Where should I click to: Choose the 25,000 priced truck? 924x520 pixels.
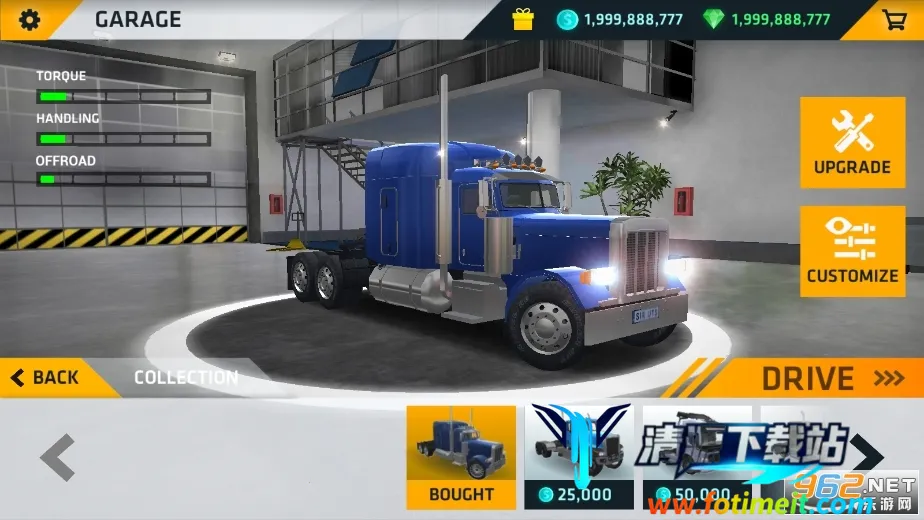[579, 456]
